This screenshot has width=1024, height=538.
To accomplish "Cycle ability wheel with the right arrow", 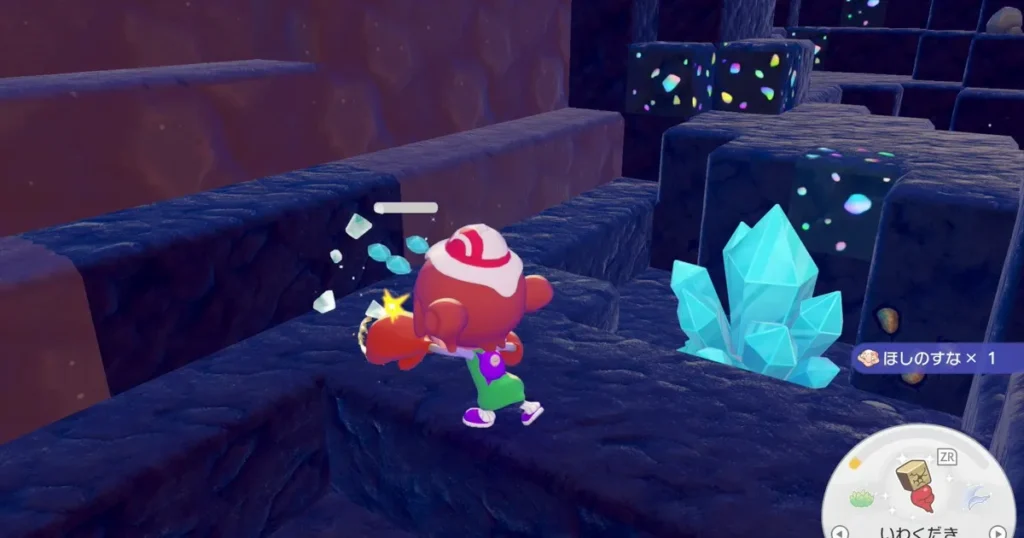I will 996,531.
